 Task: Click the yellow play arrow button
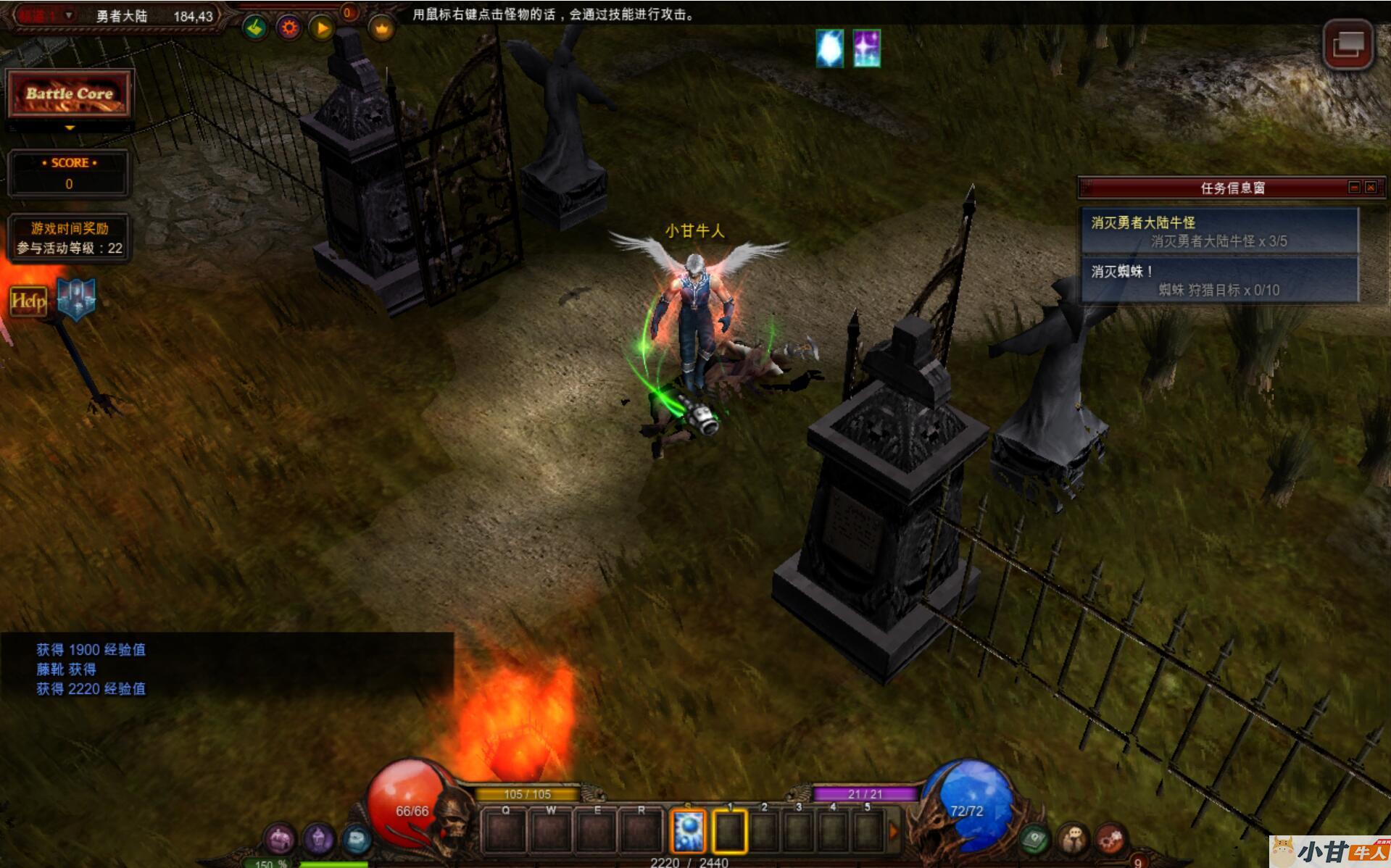(321, 29)
